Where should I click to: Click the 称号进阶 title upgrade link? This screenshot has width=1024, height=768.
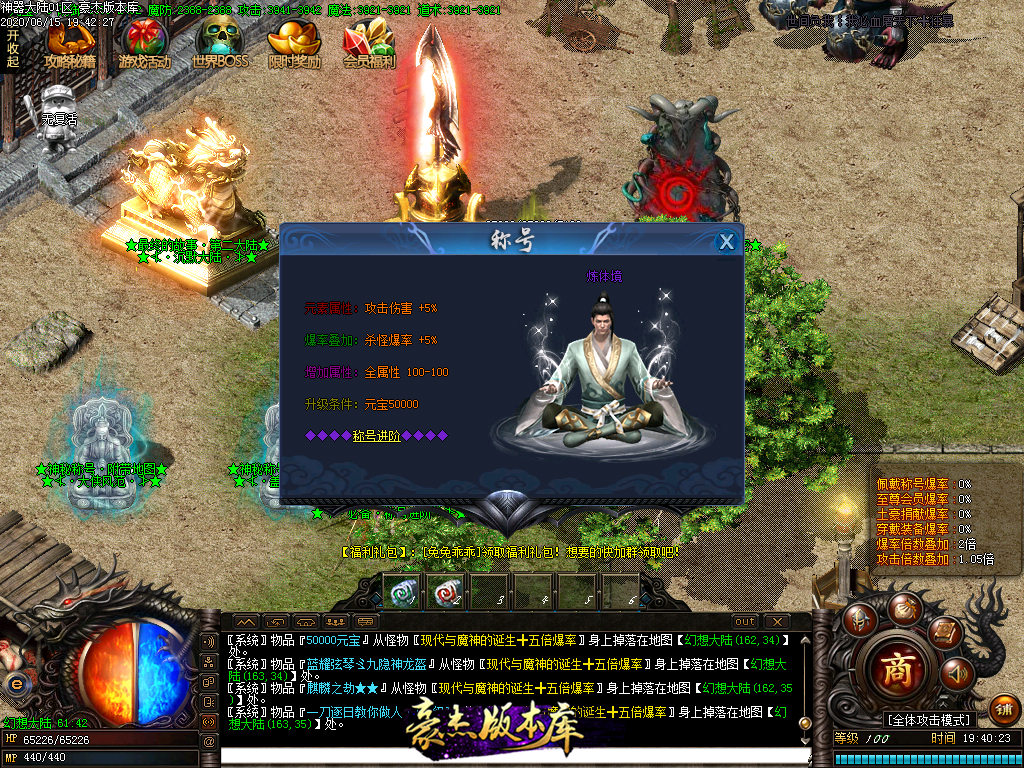376,436
